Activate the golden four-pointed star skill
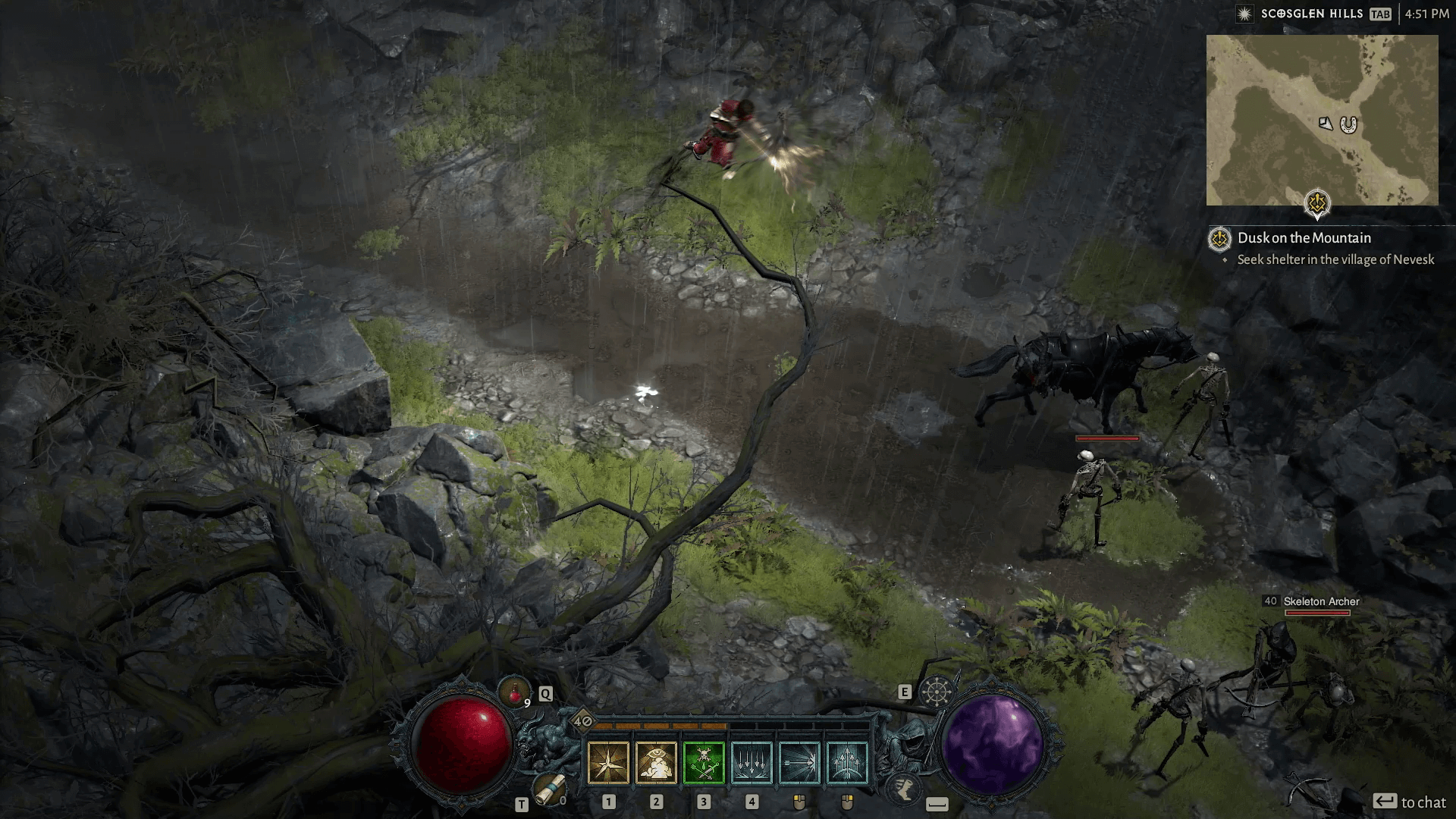Image resolution: width=1456 pixels, height=819 pixels. coord(608,762)
